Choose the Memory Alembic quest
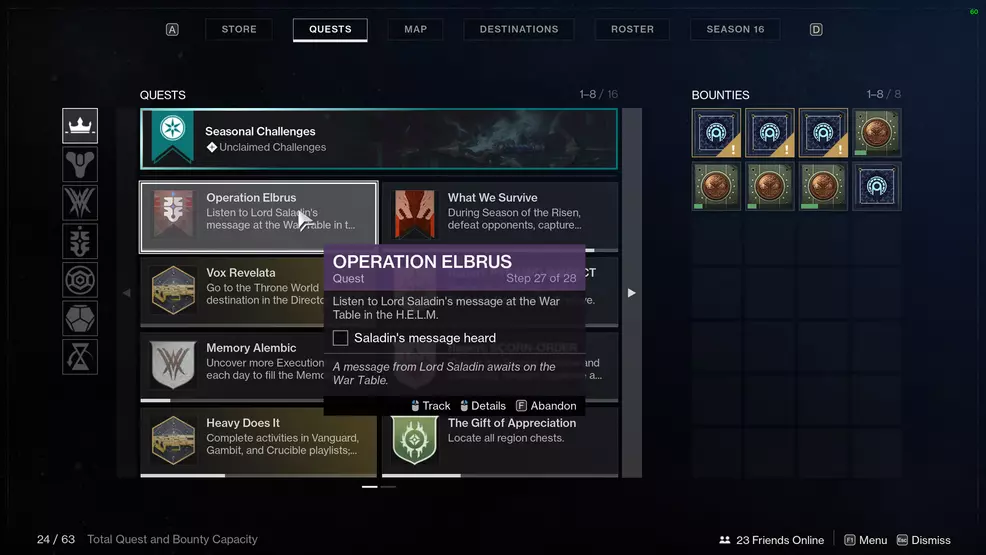The height and width of the screenshot is (555, 986). (x=232, y=364)
